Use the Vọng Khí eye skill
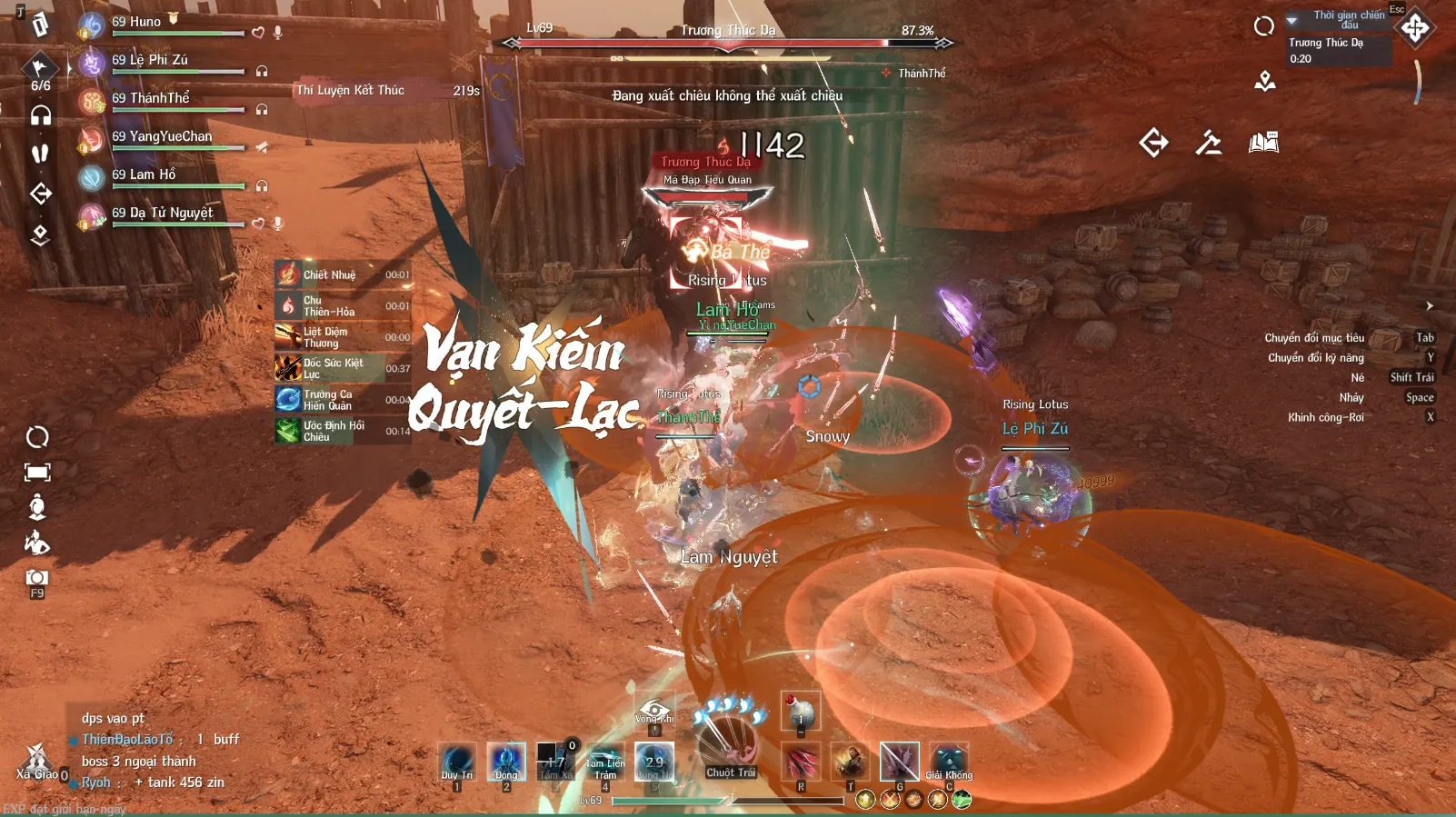1456x817 pixels. [654, 711]
